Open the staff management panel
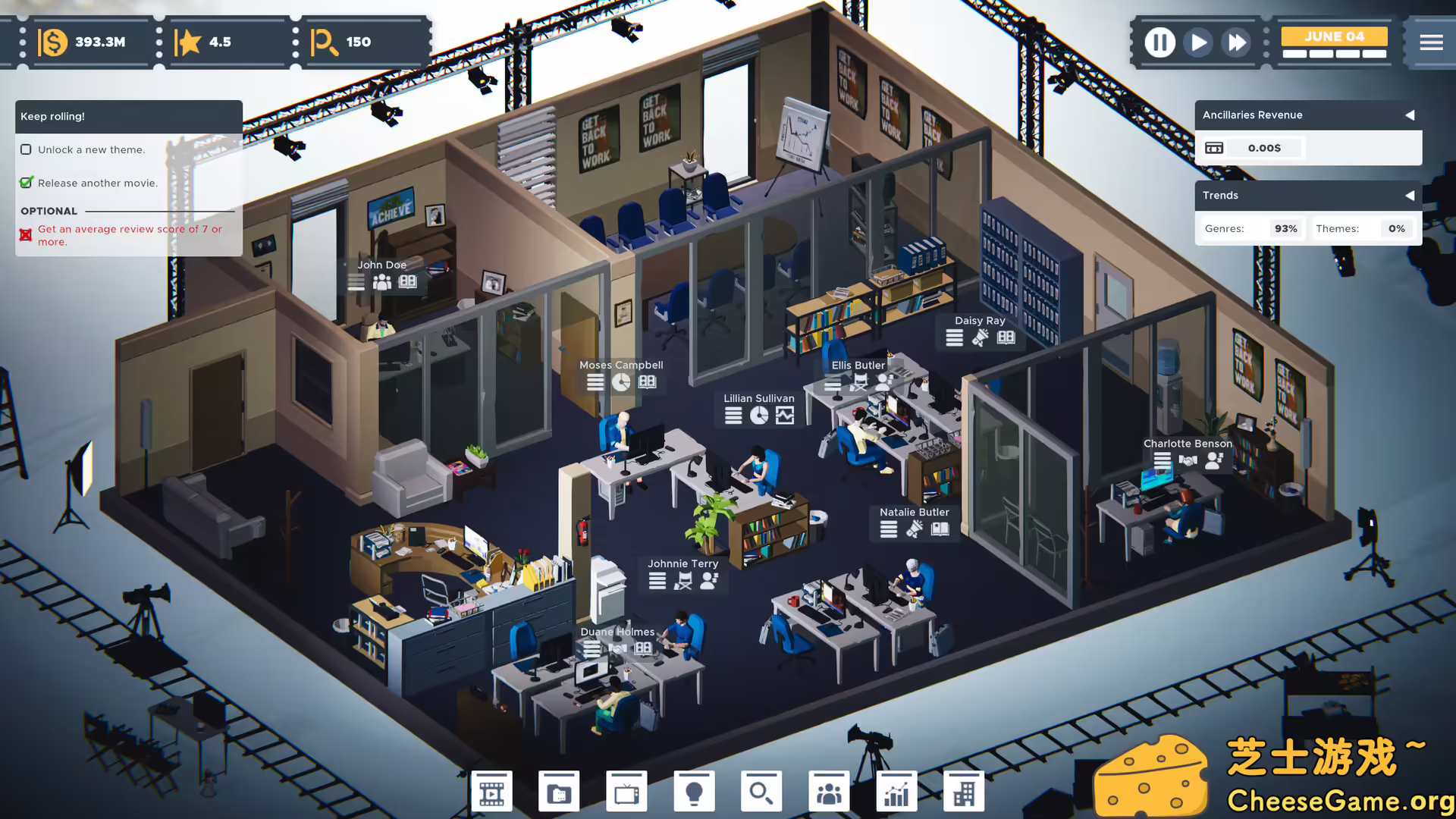 [x=829, y=790]
